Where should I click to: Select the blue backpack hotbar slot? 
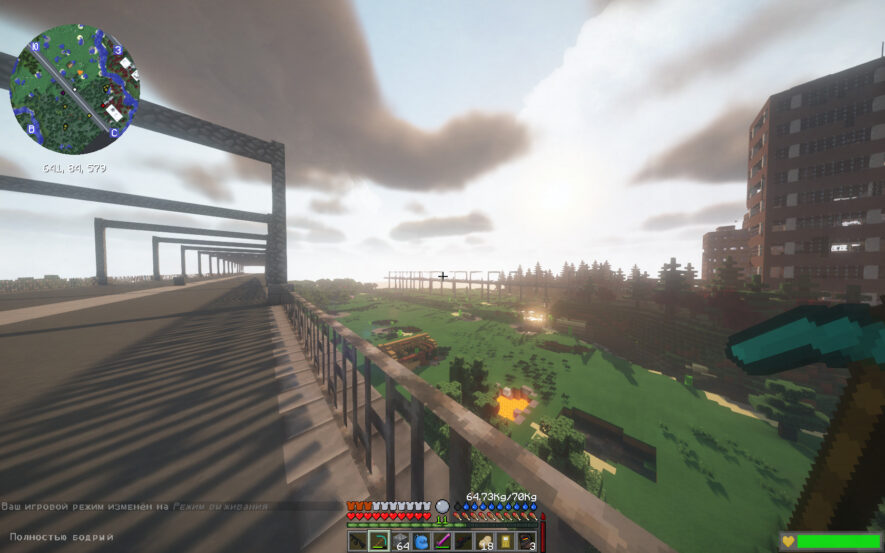coord(422,541)
